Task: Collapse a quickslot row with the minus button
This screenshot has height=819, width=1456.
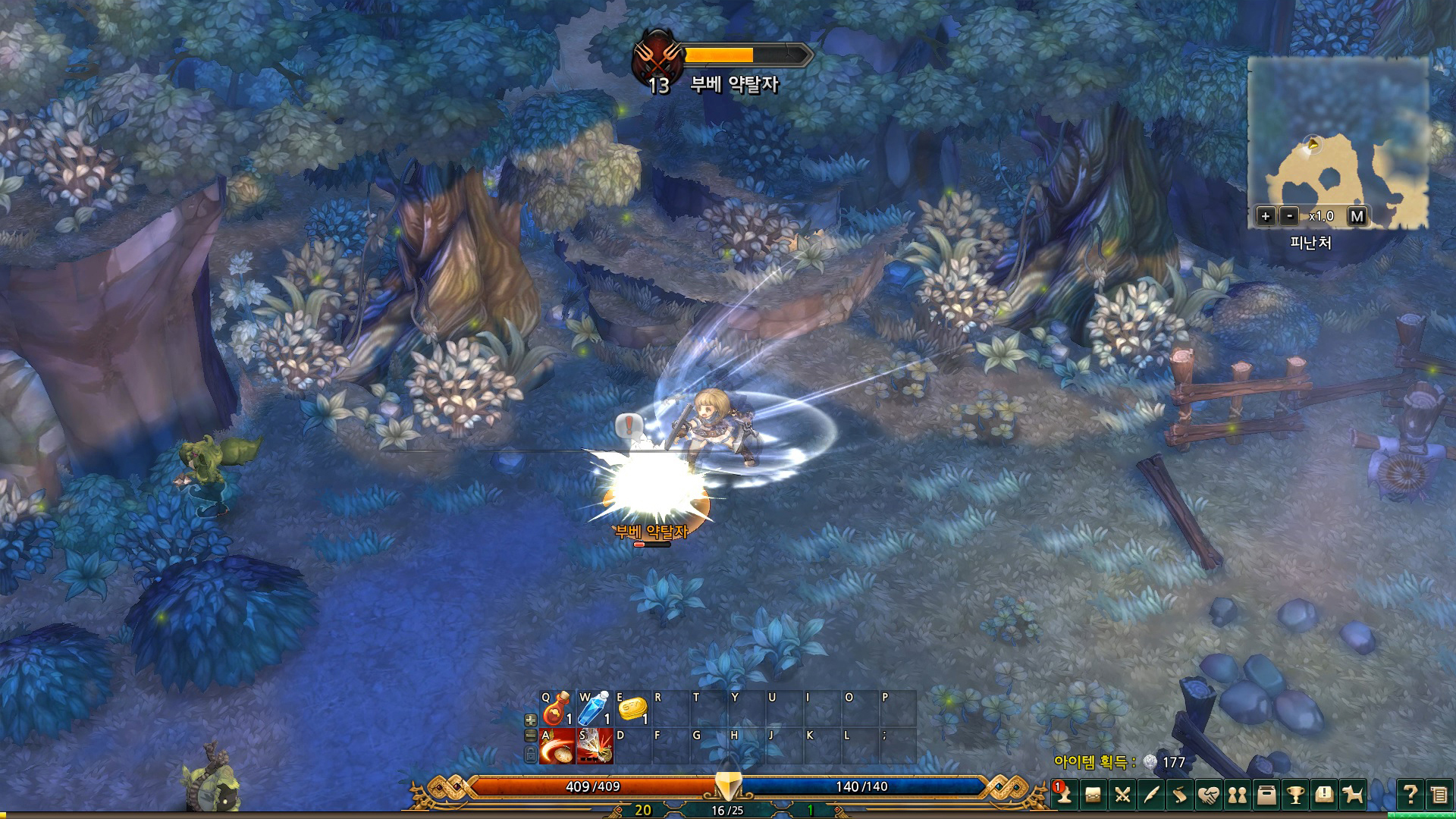Action: (x=531, y=735)
